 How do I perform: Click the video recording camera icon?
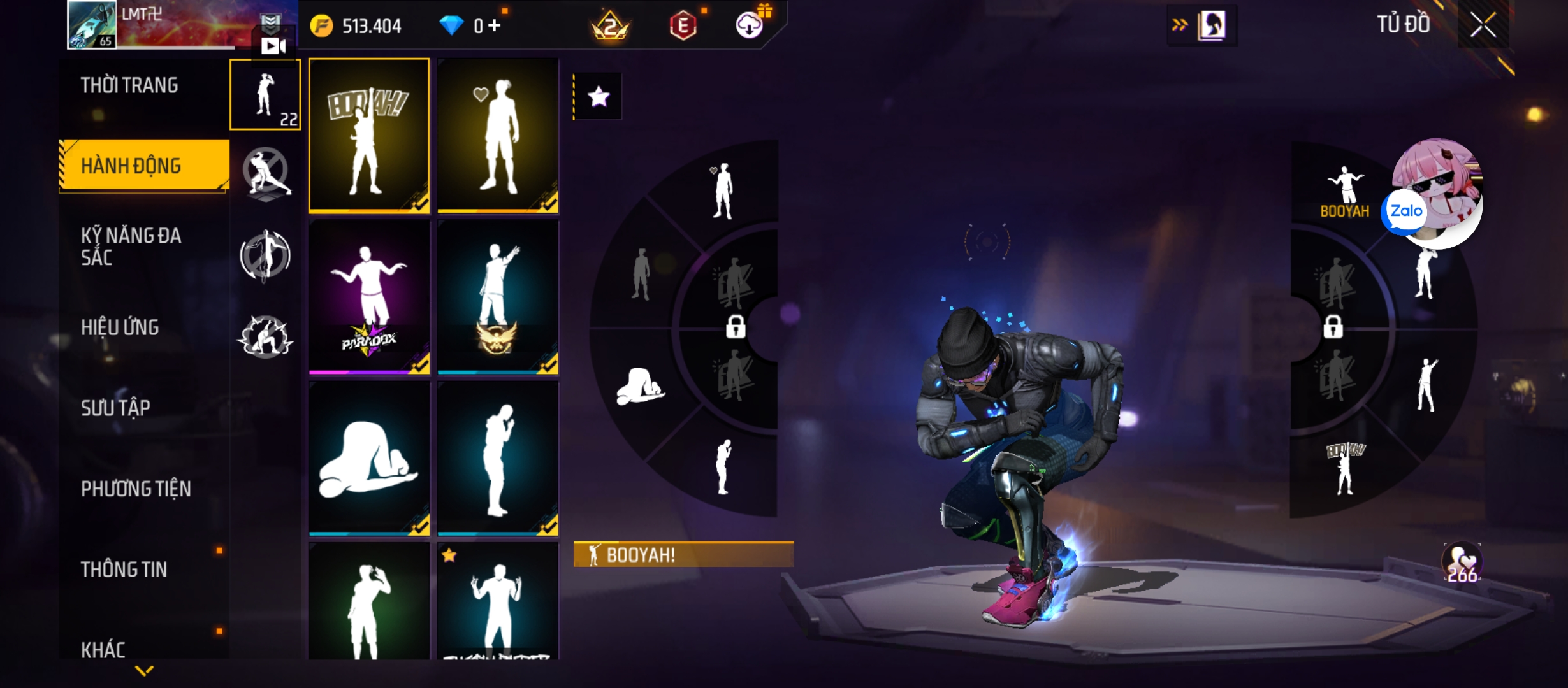pos(273,46)
